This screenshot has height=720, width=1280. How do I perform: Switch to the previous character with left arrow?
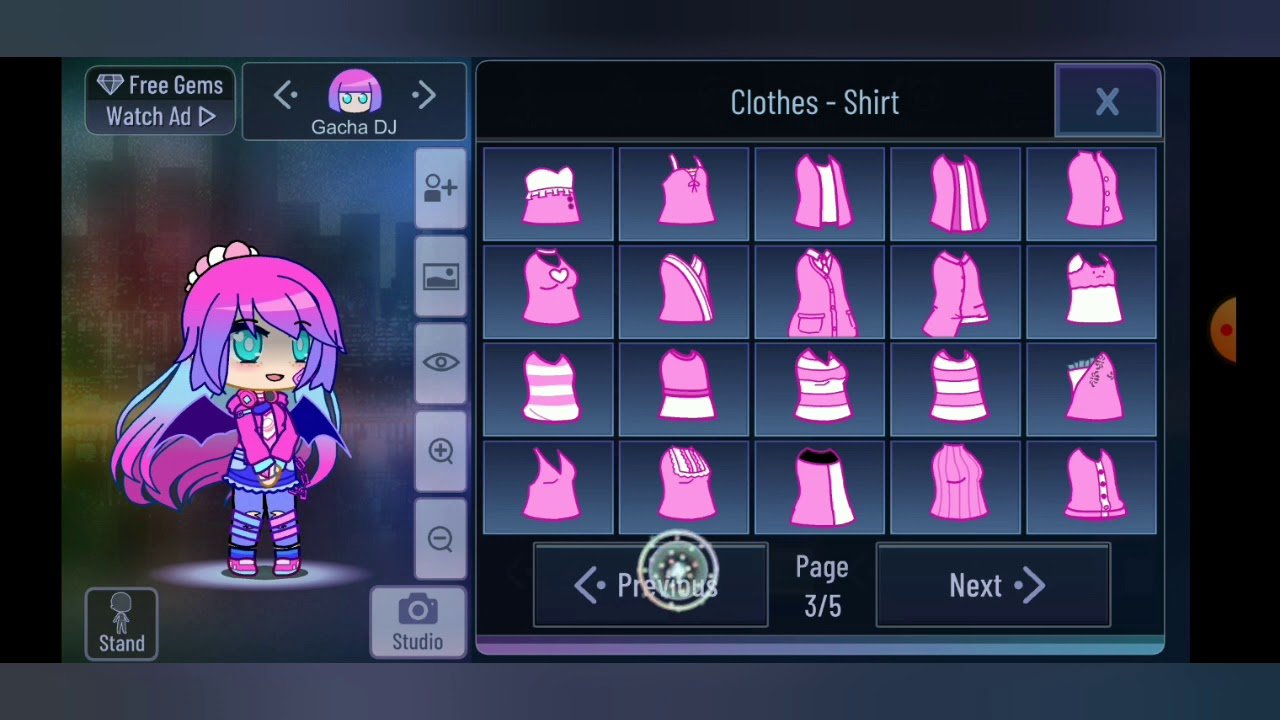click(285, 96)
